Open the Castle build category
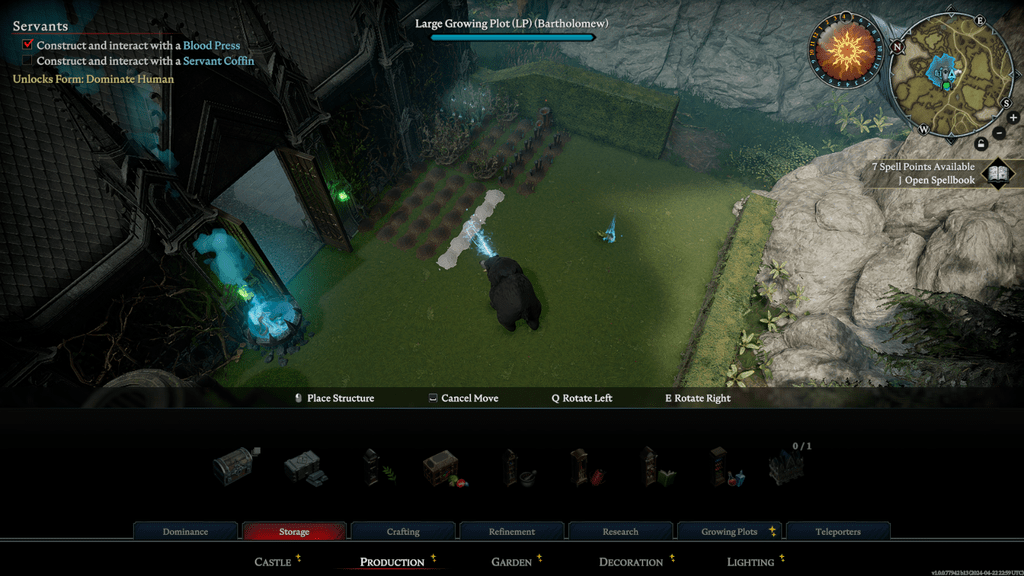Image resolution: width=1024 pixels, height=576 pixels. [273, 562]
